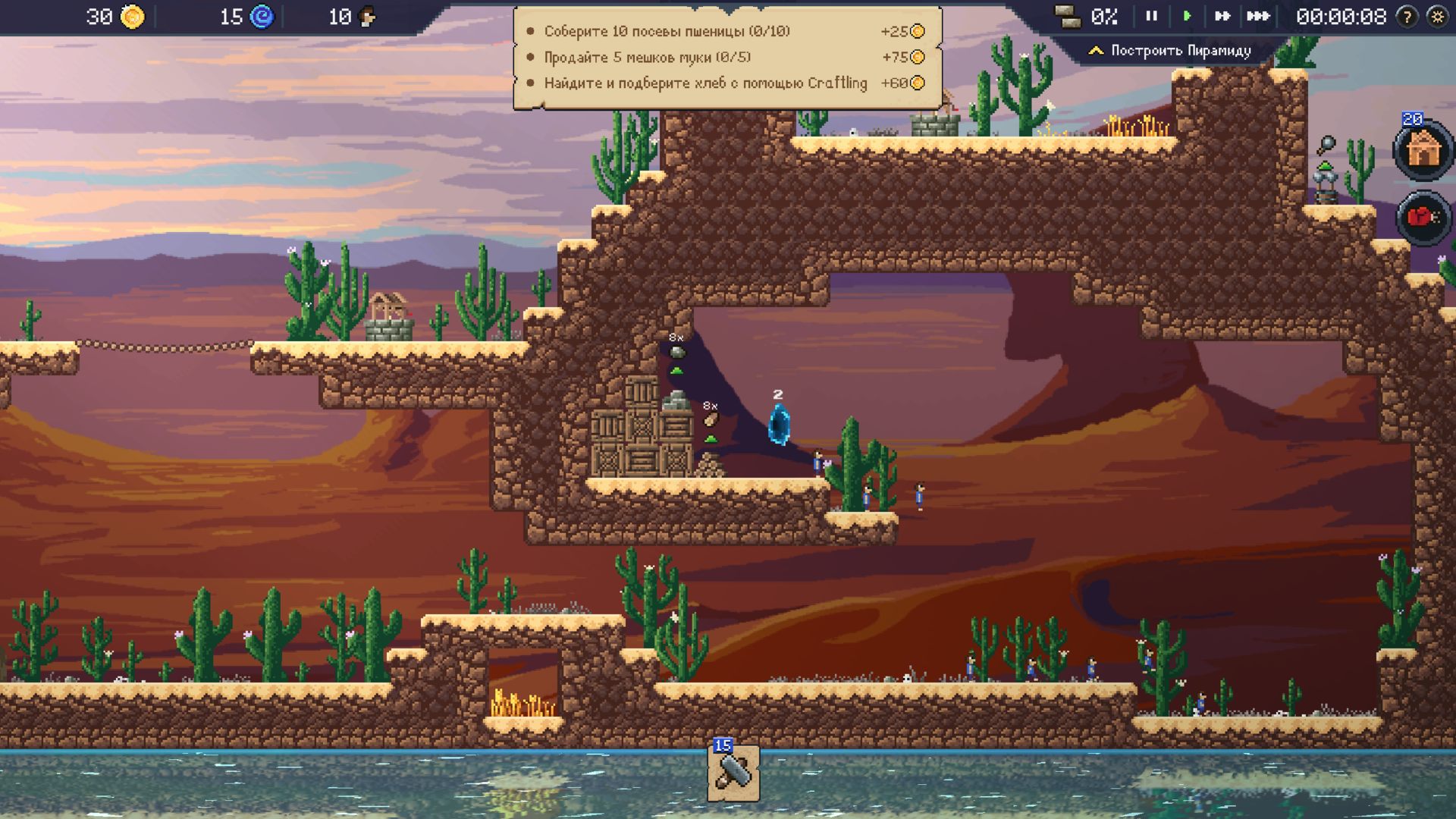Set game speed to normal play
Viewport: 1456px width, 819px height.
pos(1188,16)
